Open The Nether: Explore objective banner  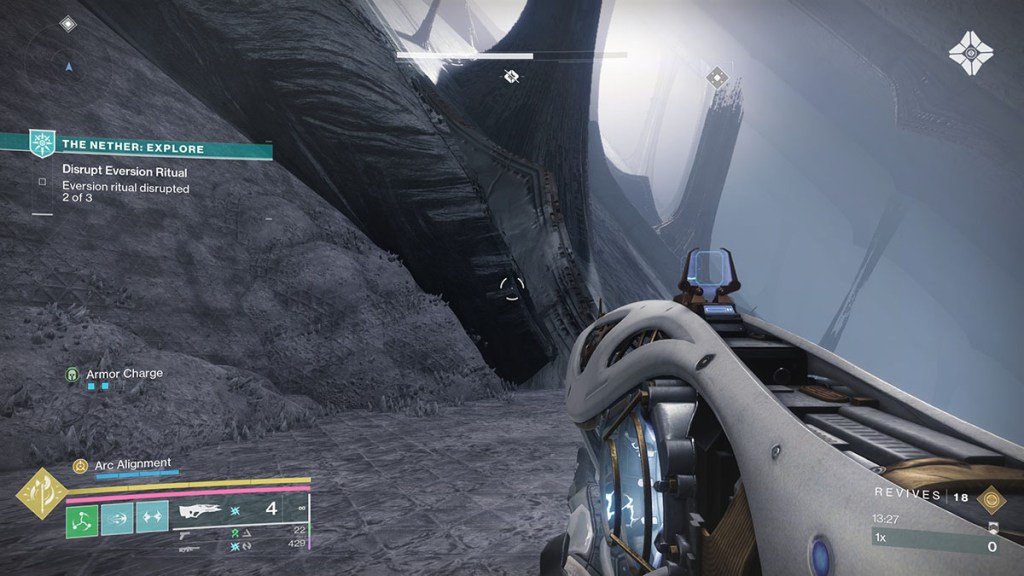point(135,148)
